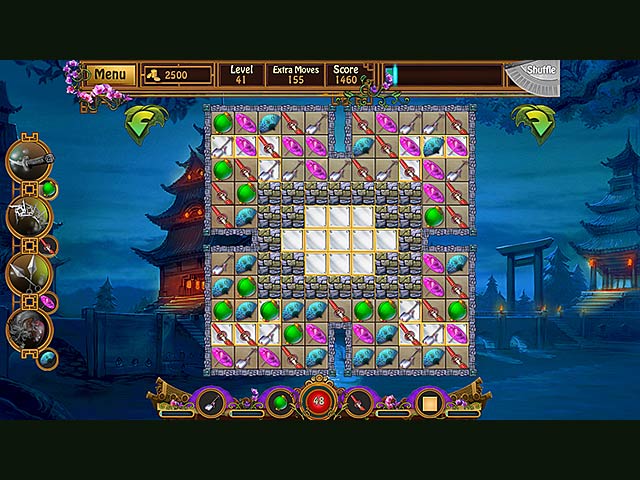Select the green orb tile in board's top-left corner
640x480 pixels.
pyautogui.click(x=222, y=122)
